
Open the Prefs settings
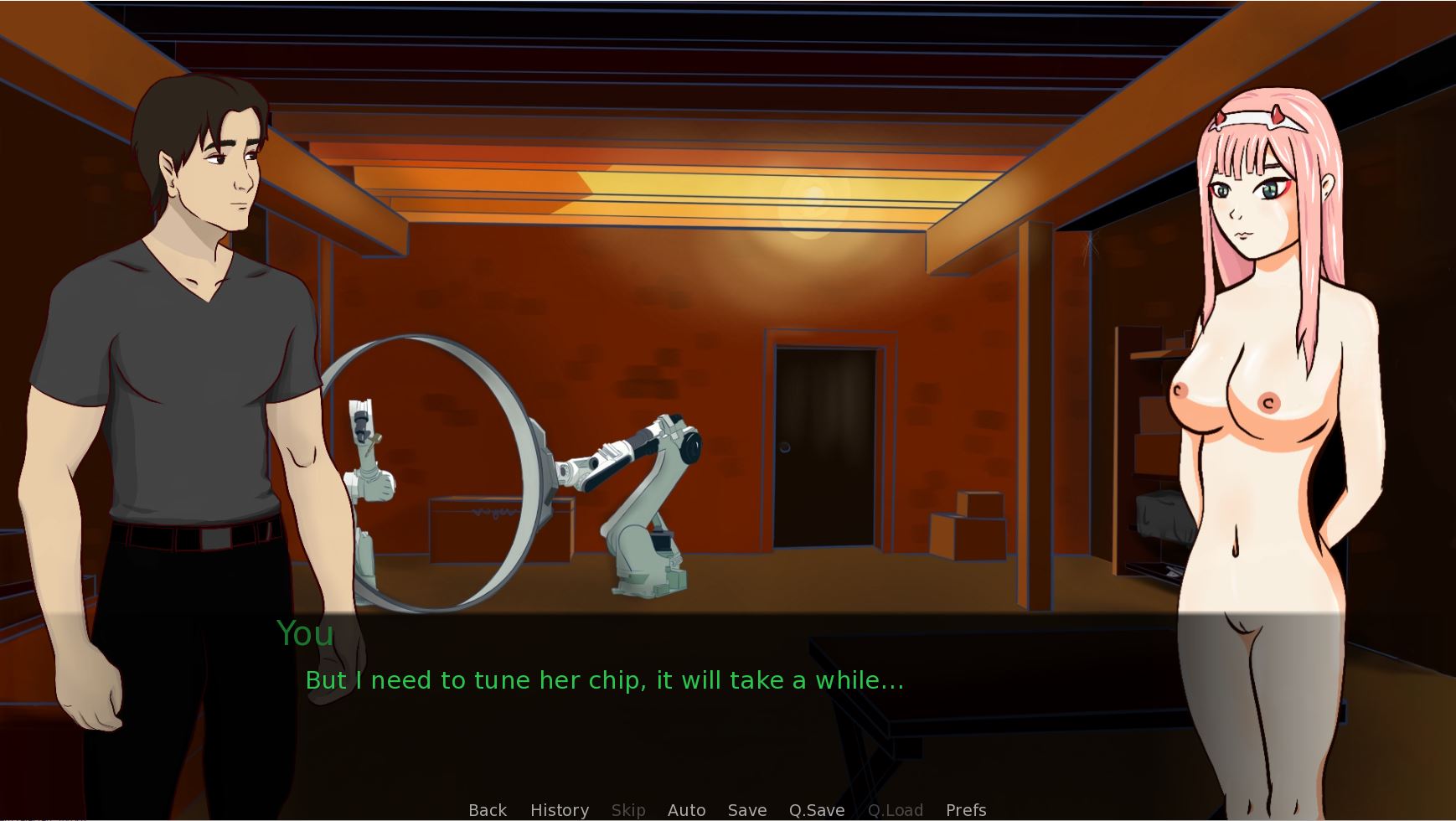click(x=966, y=810)
